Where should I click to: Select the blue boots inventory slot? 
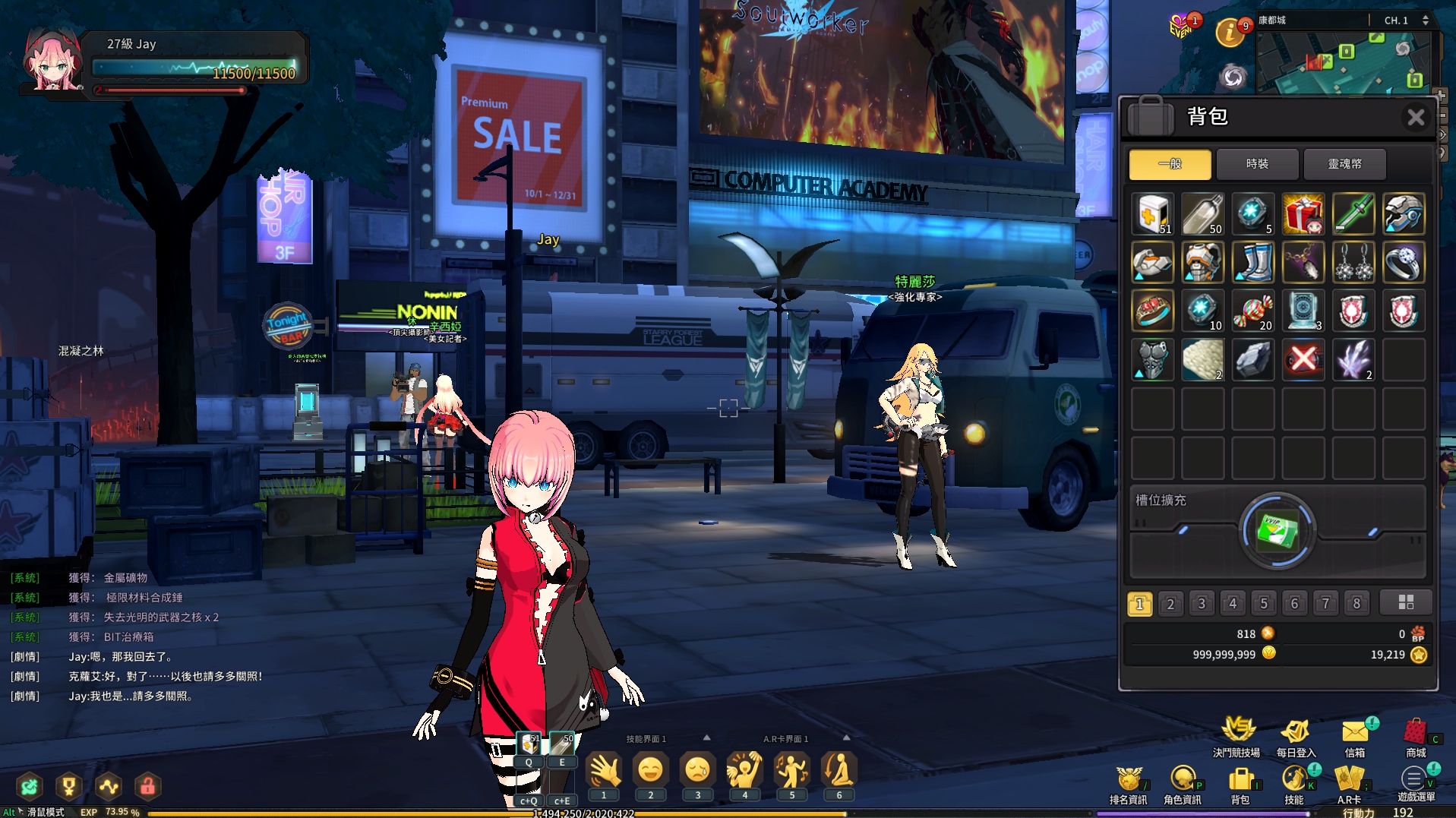click(1252, 263)
